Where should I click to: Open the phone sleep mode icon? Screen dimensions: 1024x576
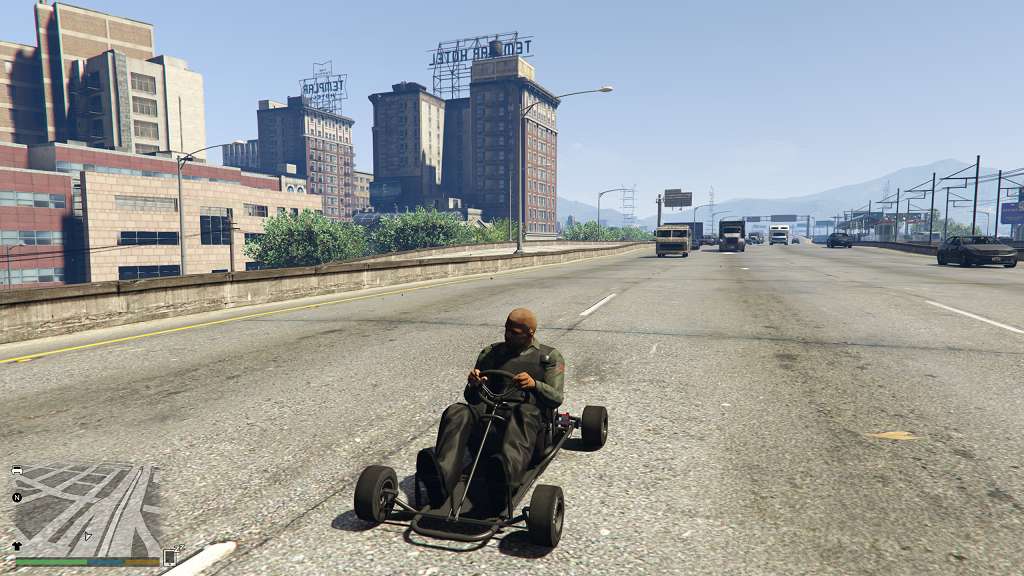coord(169,557)
